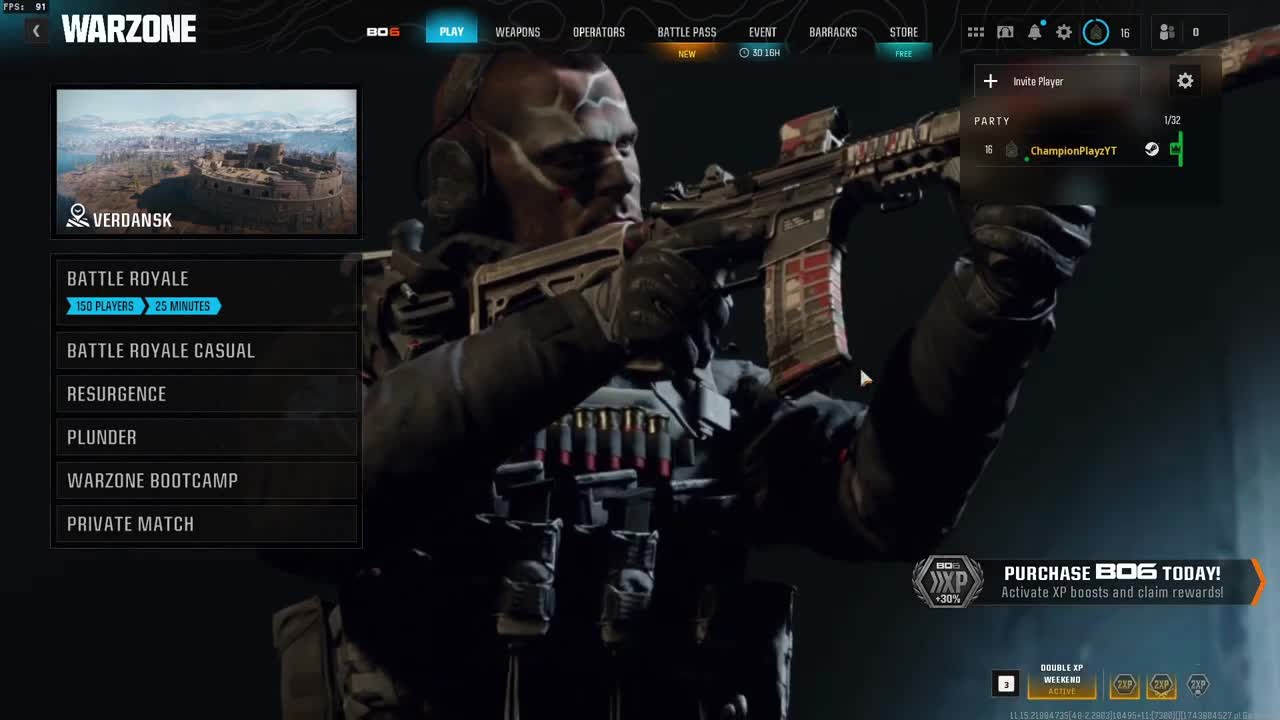The image size is (1280, 720).
Task: Click the apps grid icon in top bar
Action: pos(976,31)
